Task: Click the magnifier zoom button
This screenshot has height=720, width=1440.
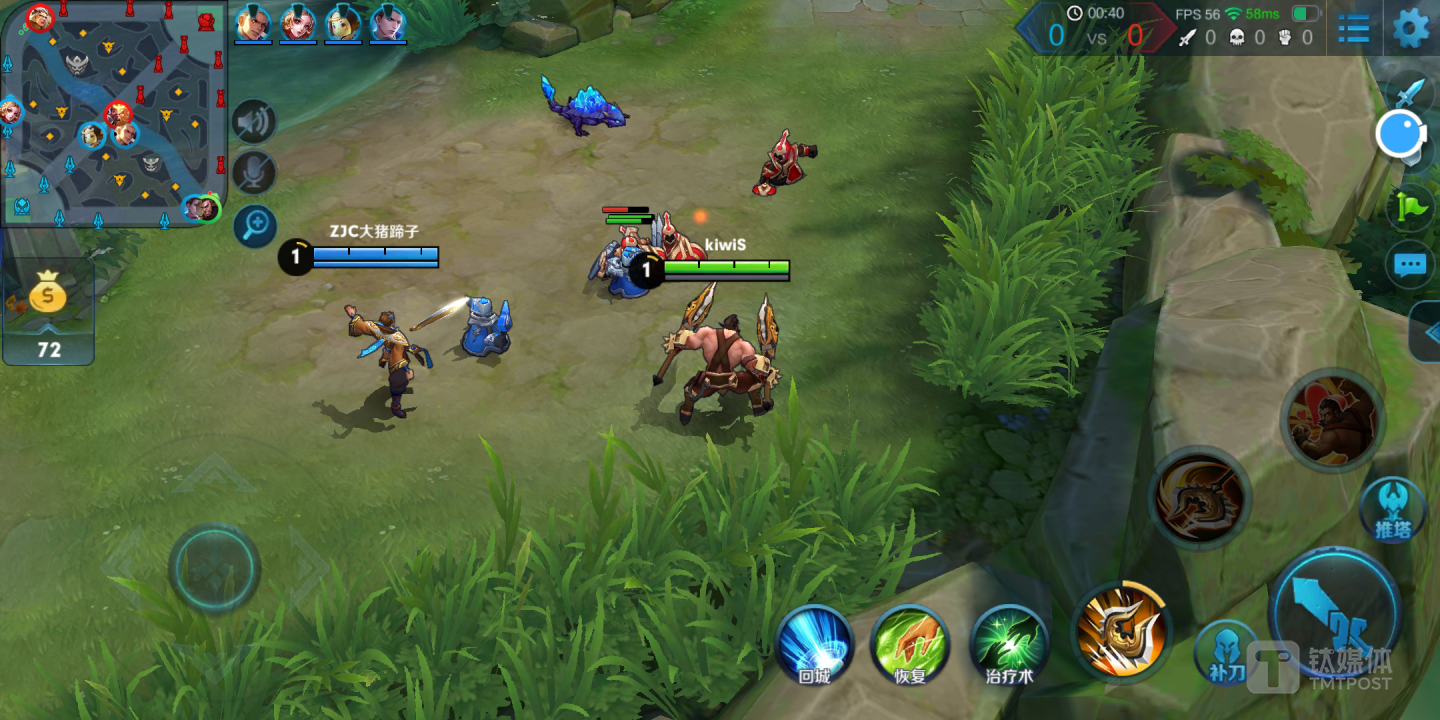Action: [254, 226]
